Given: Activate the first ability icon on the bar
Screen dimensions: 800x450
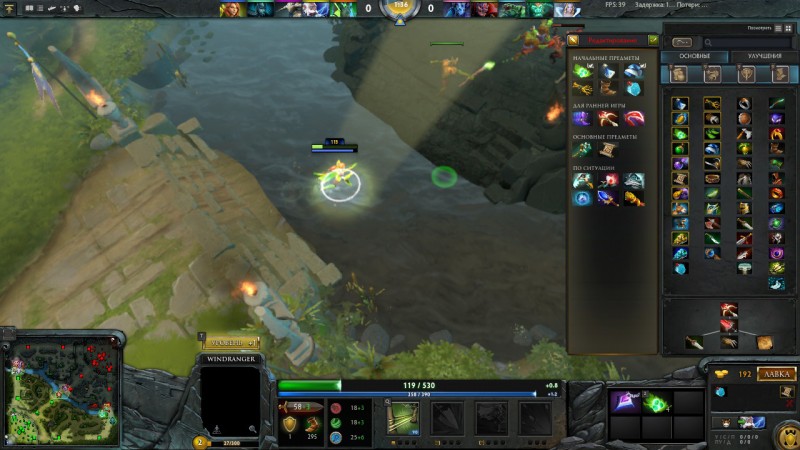Looking at the screenshot, I should [403, 418].
